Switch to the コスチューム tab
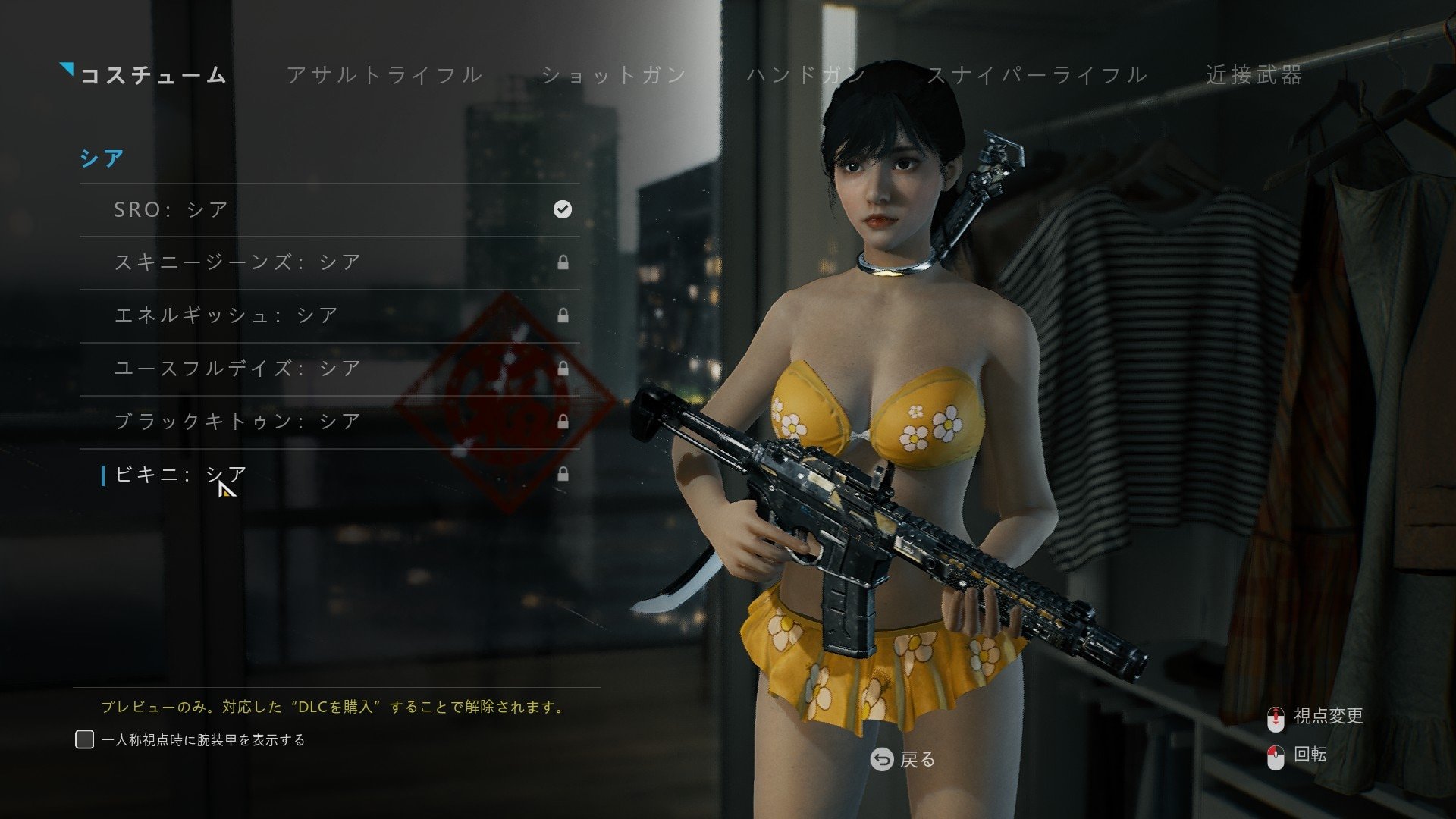 coord(153,75)
